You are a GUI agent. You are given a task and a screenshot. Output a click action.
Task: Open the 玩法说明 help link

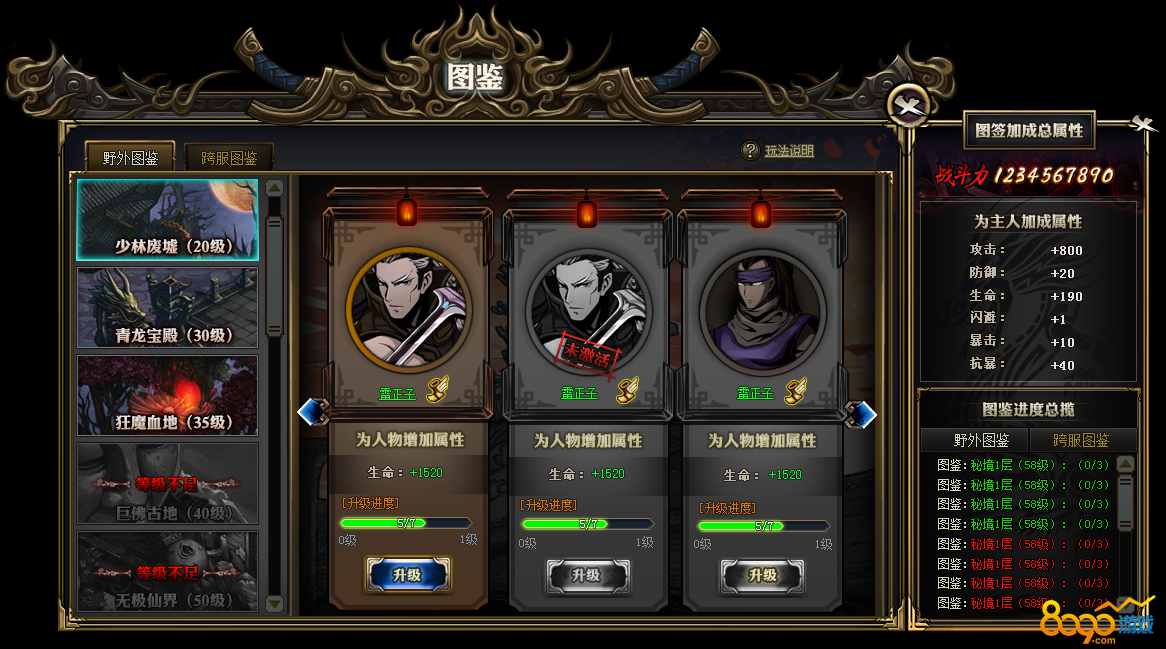tap(789, 151)
